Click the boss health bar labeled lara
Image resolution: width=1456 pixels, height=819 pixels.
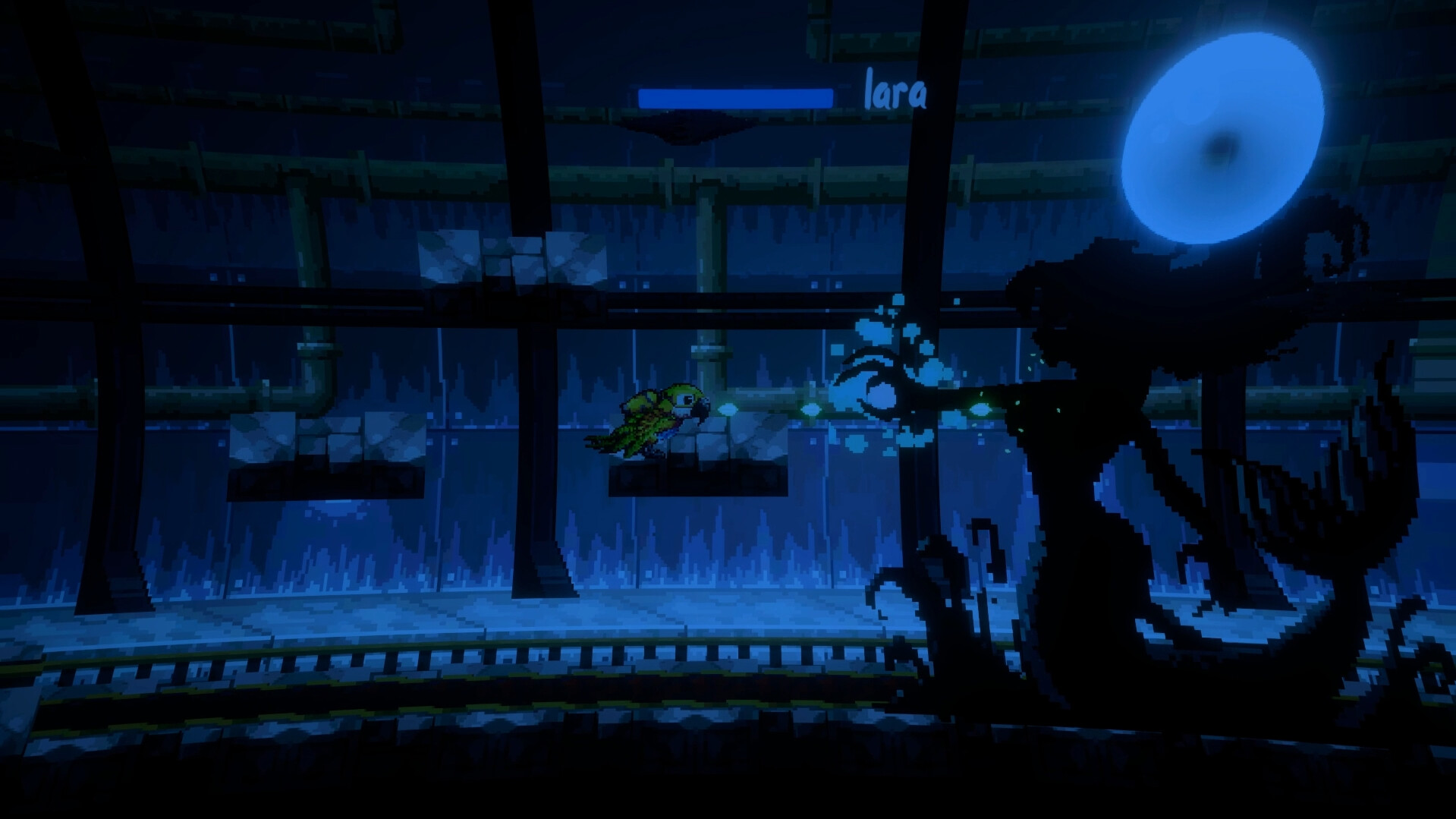click(x=736, y=95)
